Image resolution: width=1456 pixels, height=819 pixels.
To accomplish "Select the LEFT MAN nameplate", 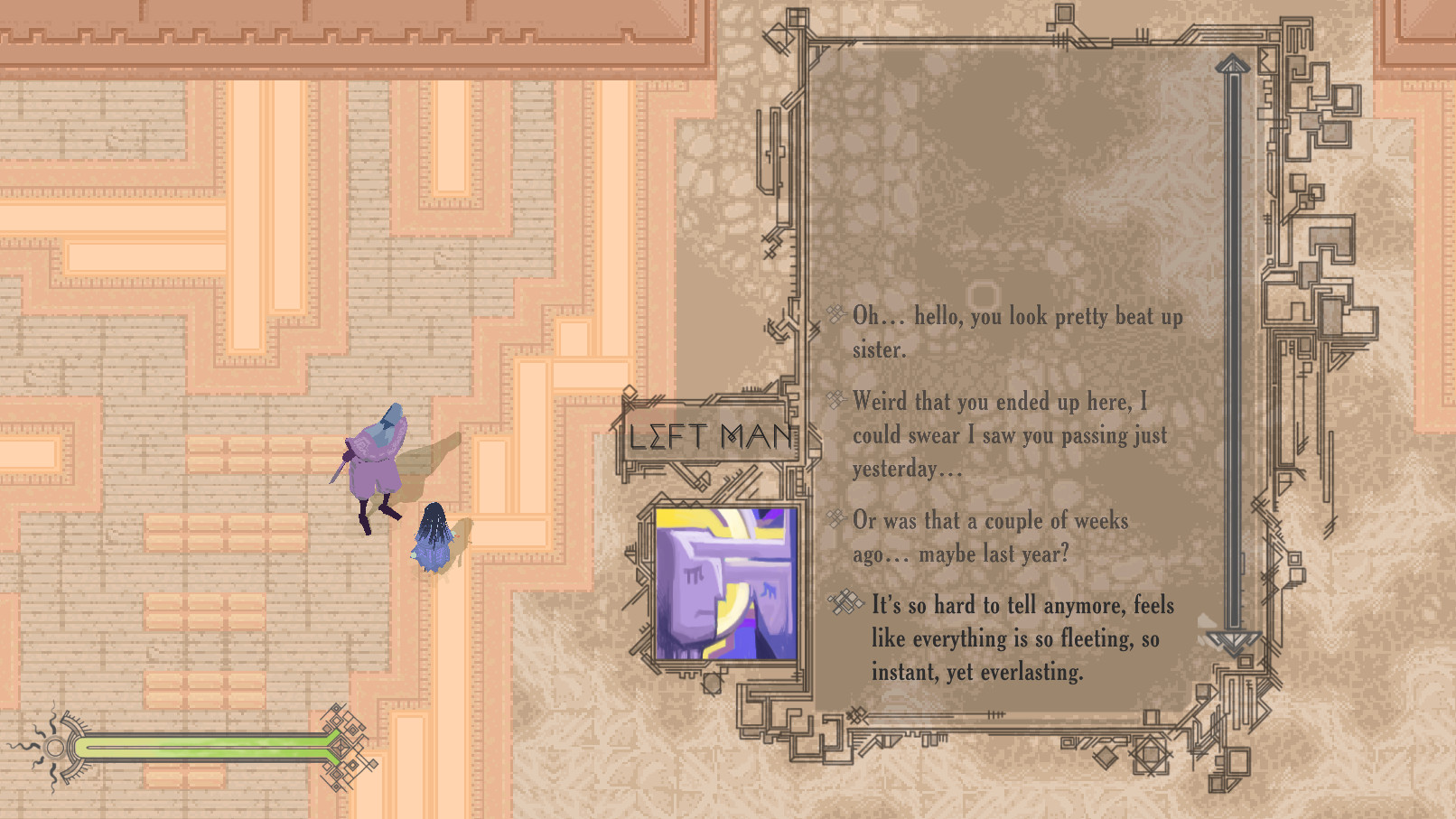I will click(x=710, y=435).
